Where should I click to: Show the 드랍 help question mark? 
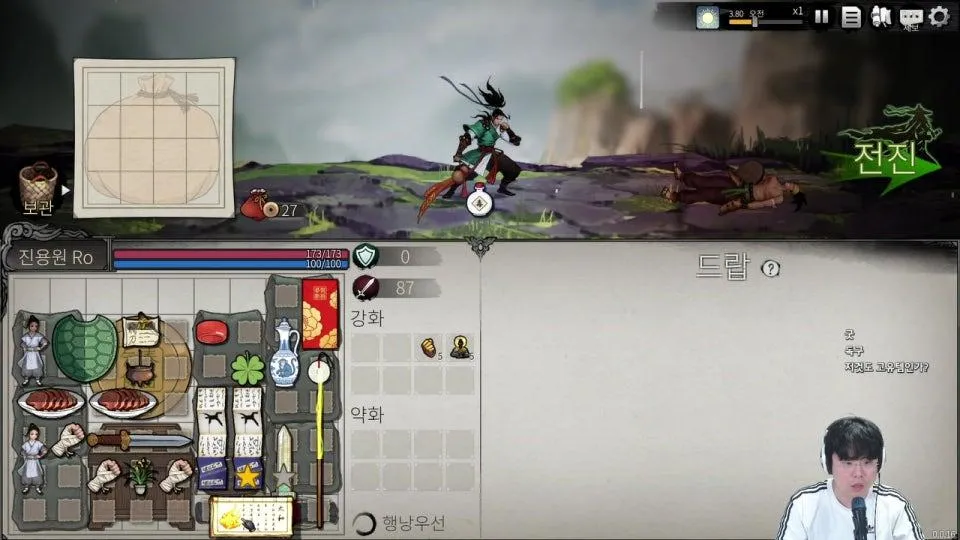click(770, 268)
